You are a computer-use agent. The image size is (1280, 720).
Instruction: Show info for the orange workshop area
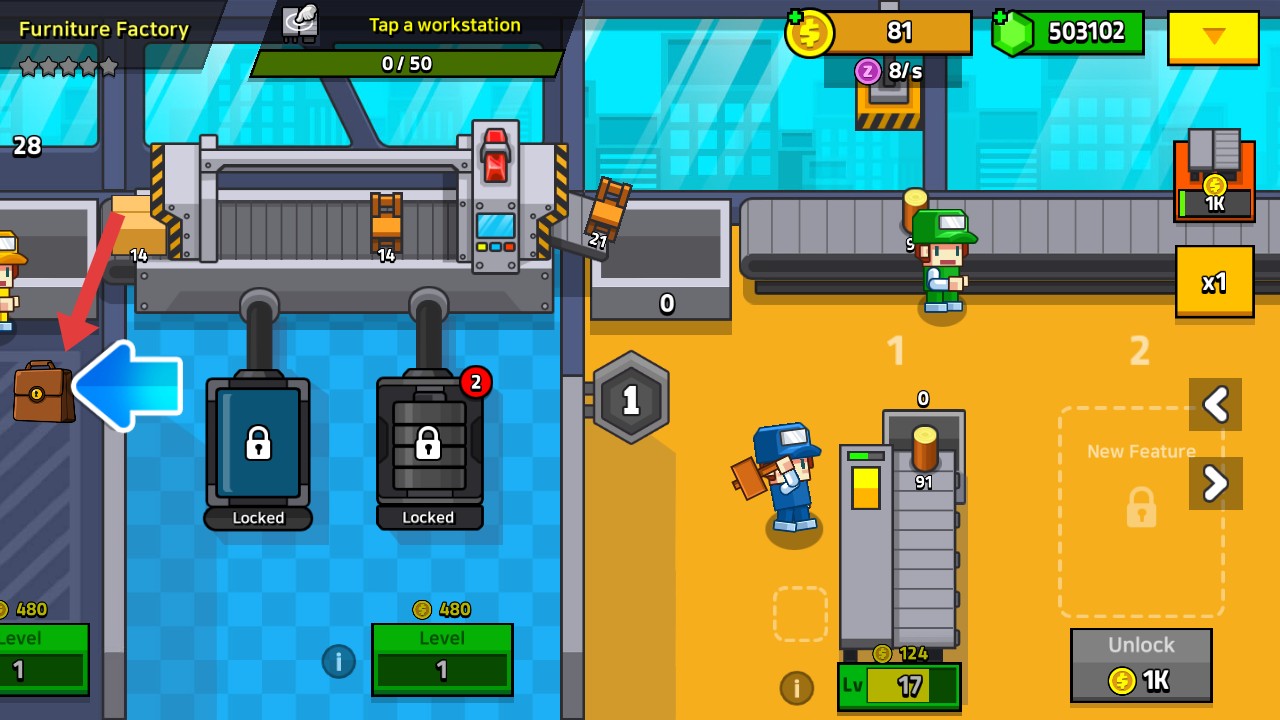point(796,687)
